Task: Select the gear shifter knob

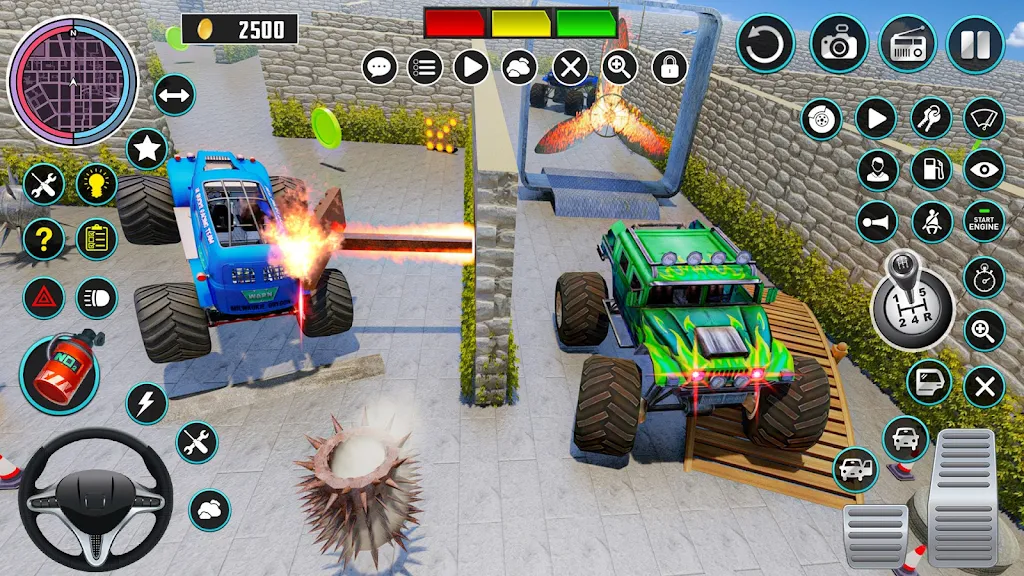Action: tap(913, 300)
